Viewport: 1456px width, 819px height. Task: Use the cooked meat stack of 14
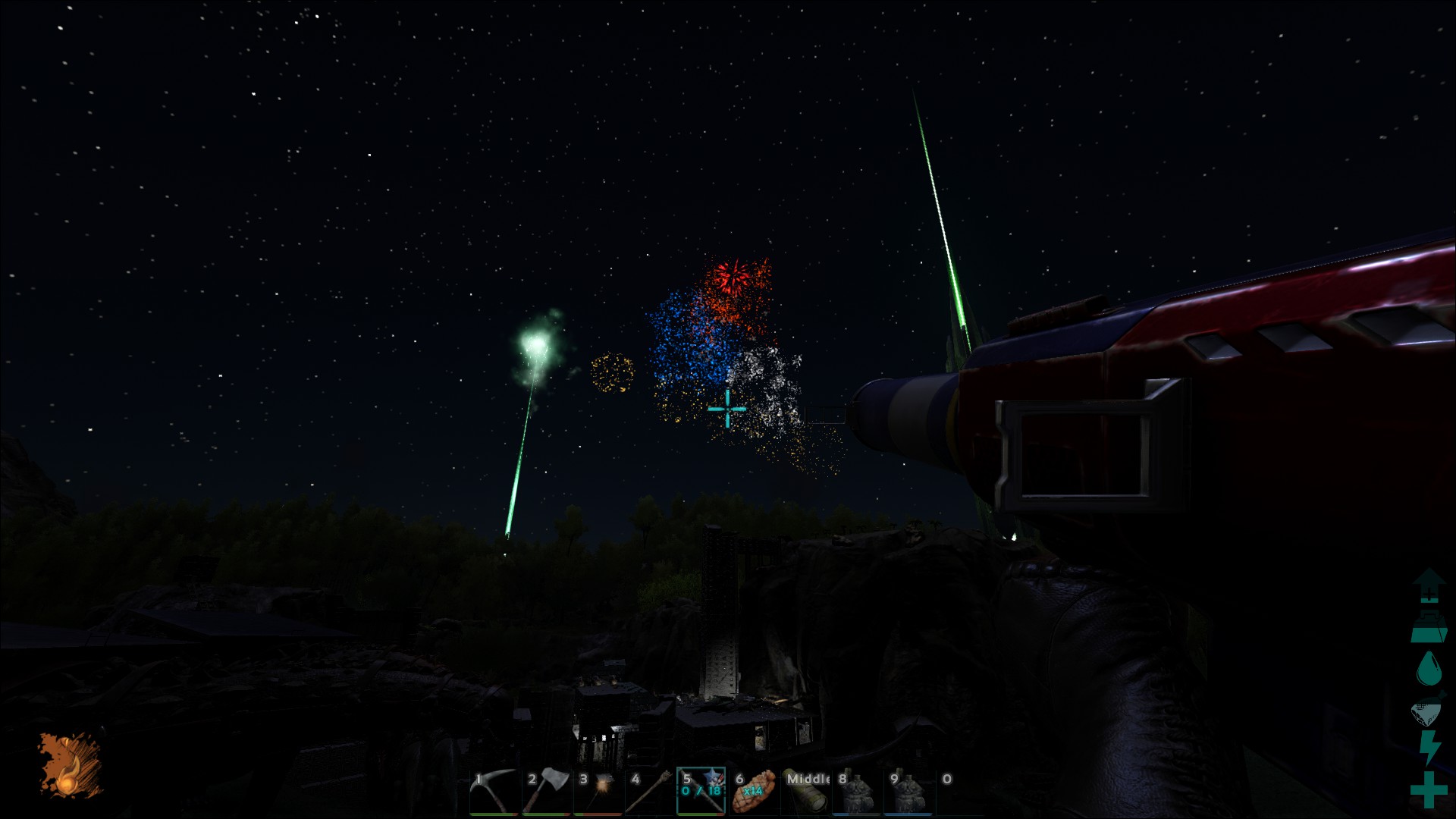[x=754, y=792]
